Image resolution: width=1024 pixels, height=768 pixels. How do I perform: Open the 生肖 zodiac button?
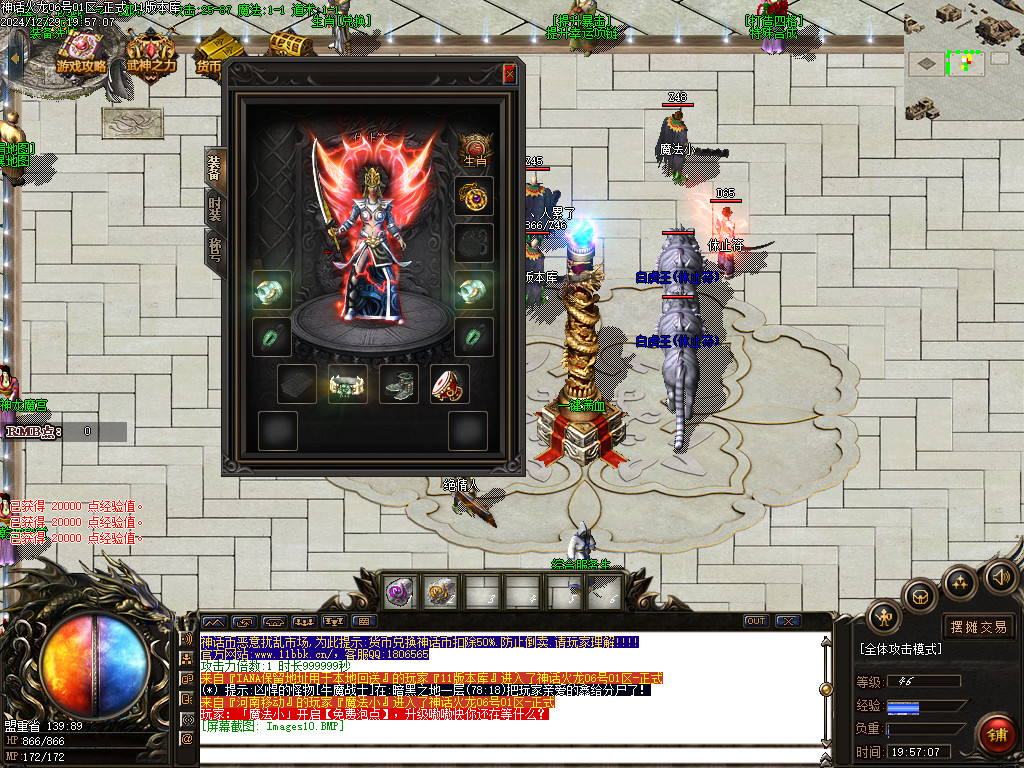coord(473,146)
